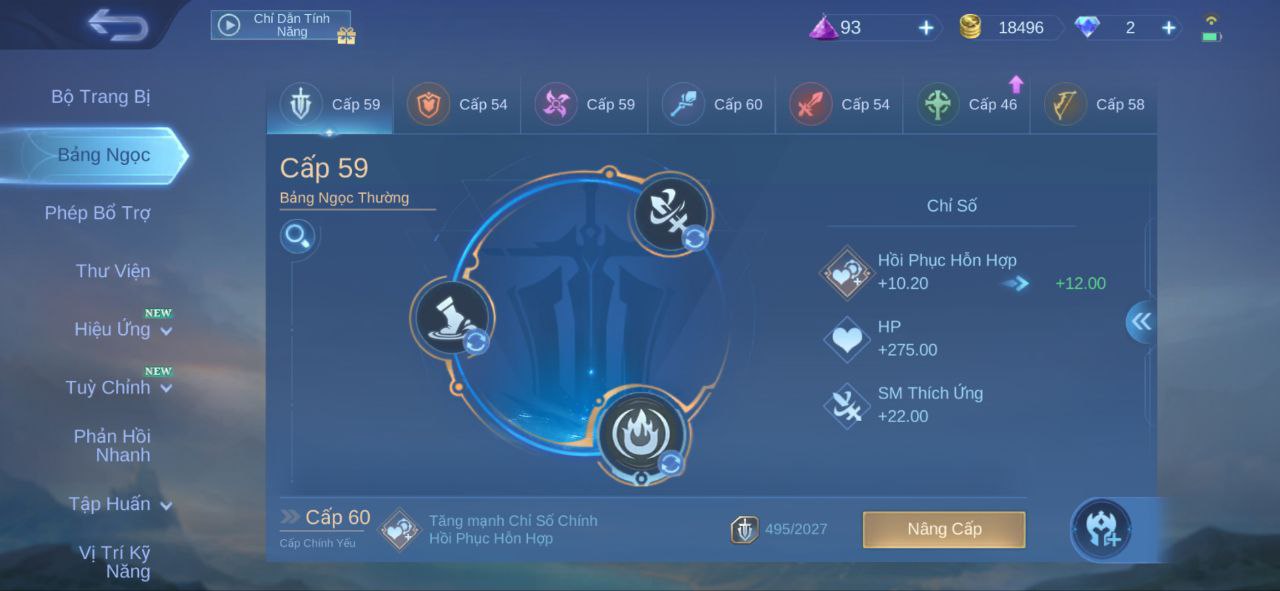Image resolution: width=1280 pixels, height=591 pixels.
Task: Click the magnifying glass emblem preview icon
Action: 298,237
